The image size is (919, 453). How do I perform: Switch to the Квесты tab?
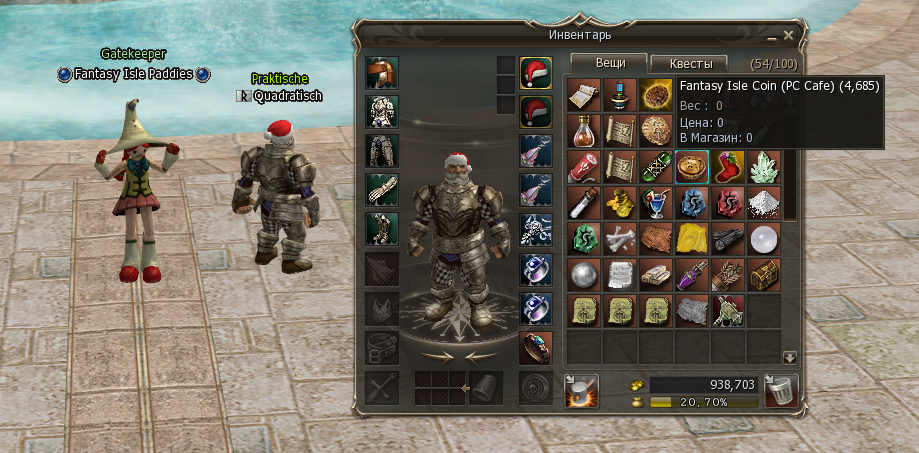pos(689,63)
